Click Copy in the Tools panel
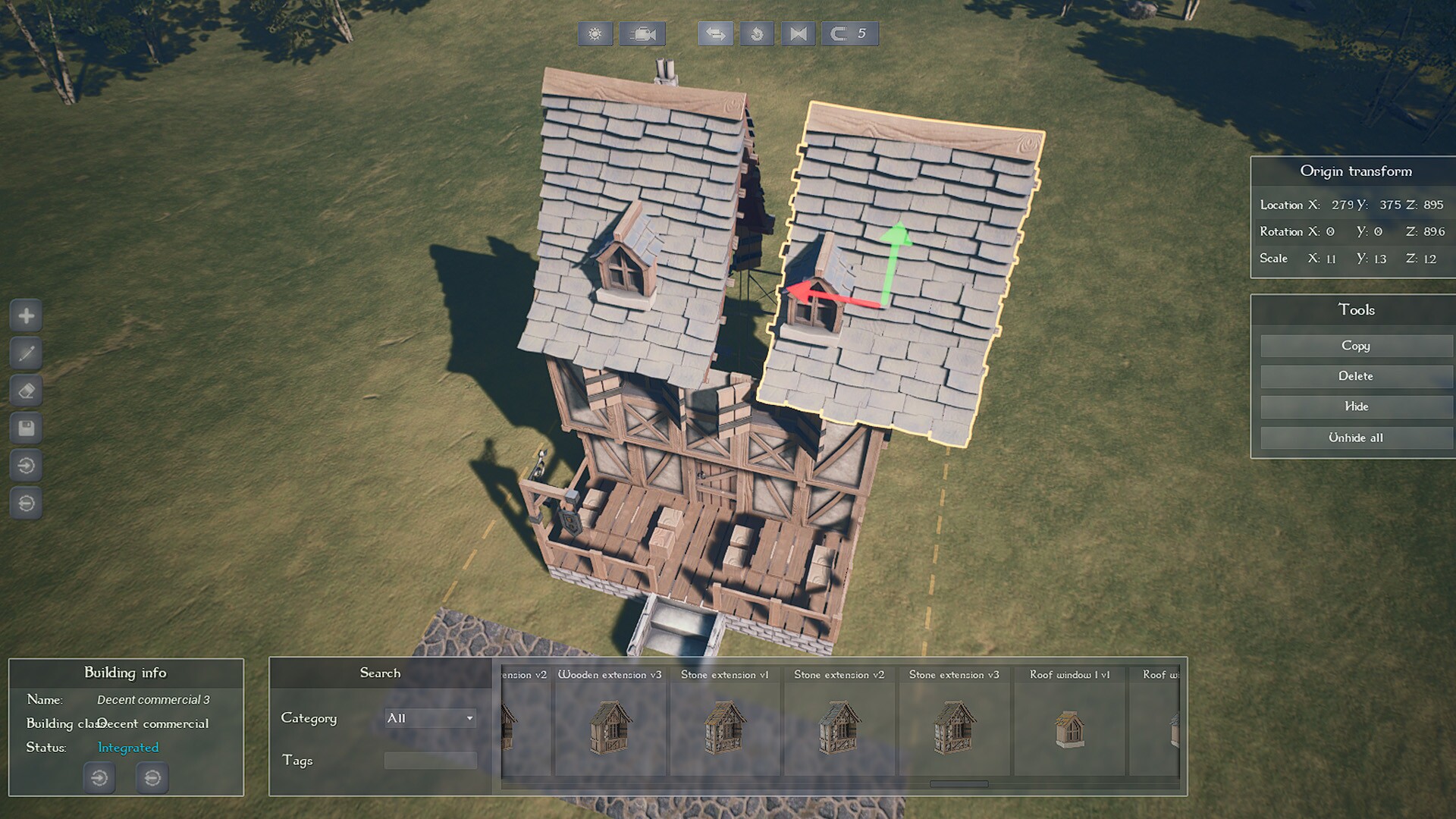The width and height of the screenshot is (1456, 819). (1355, 346)
